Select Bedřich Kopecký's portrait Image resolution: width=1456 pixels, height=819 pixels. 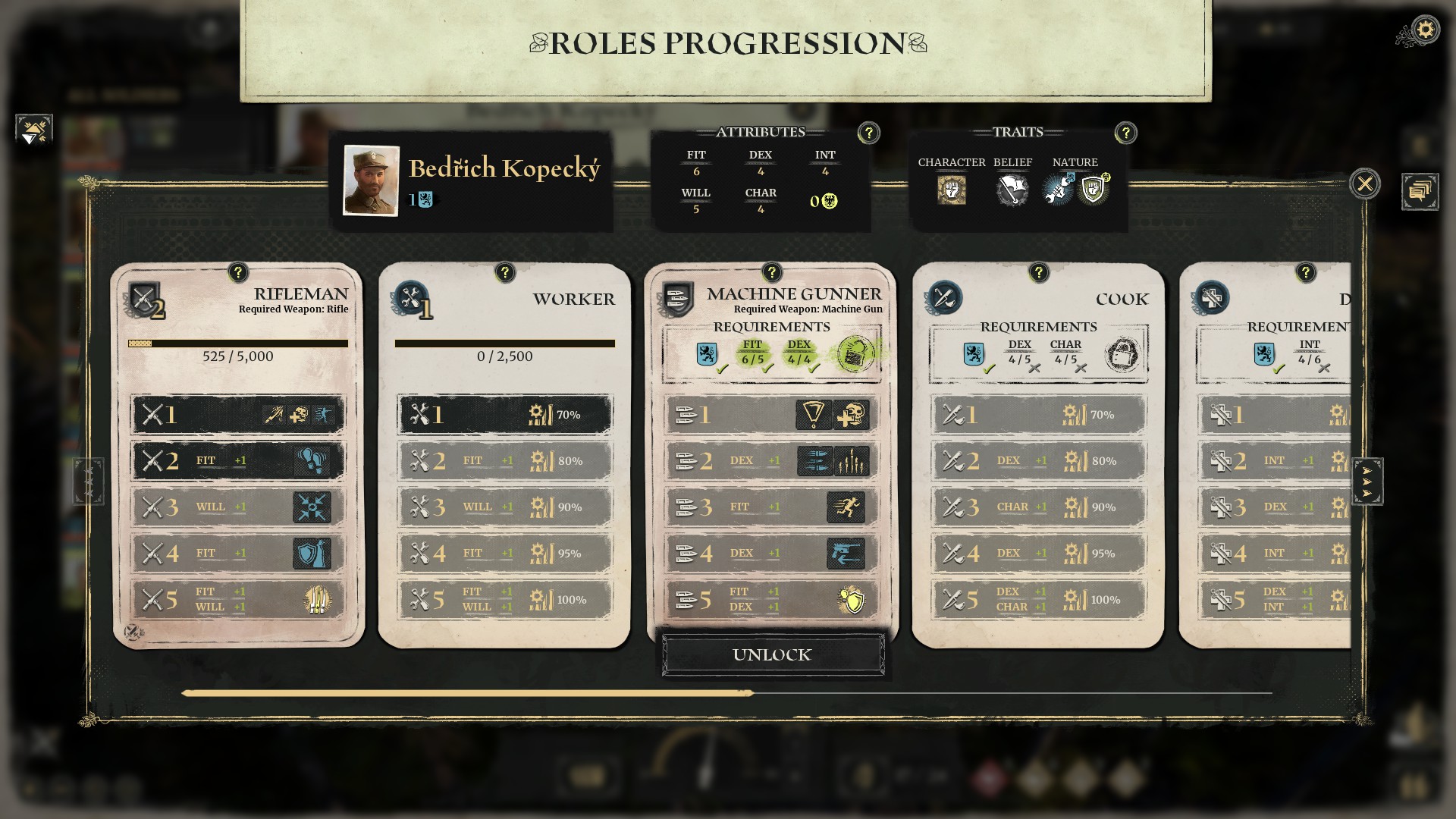[371, 180]
